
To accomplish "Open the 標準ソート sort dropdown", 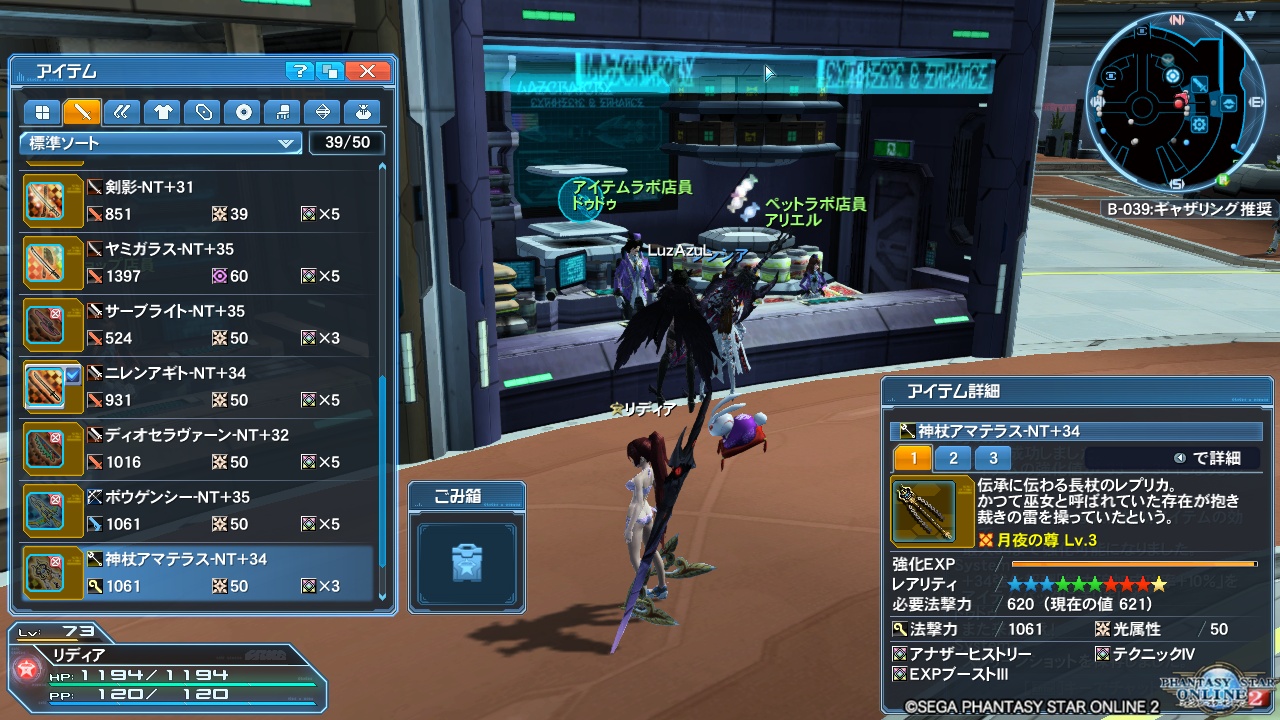I will coord(160,143).
